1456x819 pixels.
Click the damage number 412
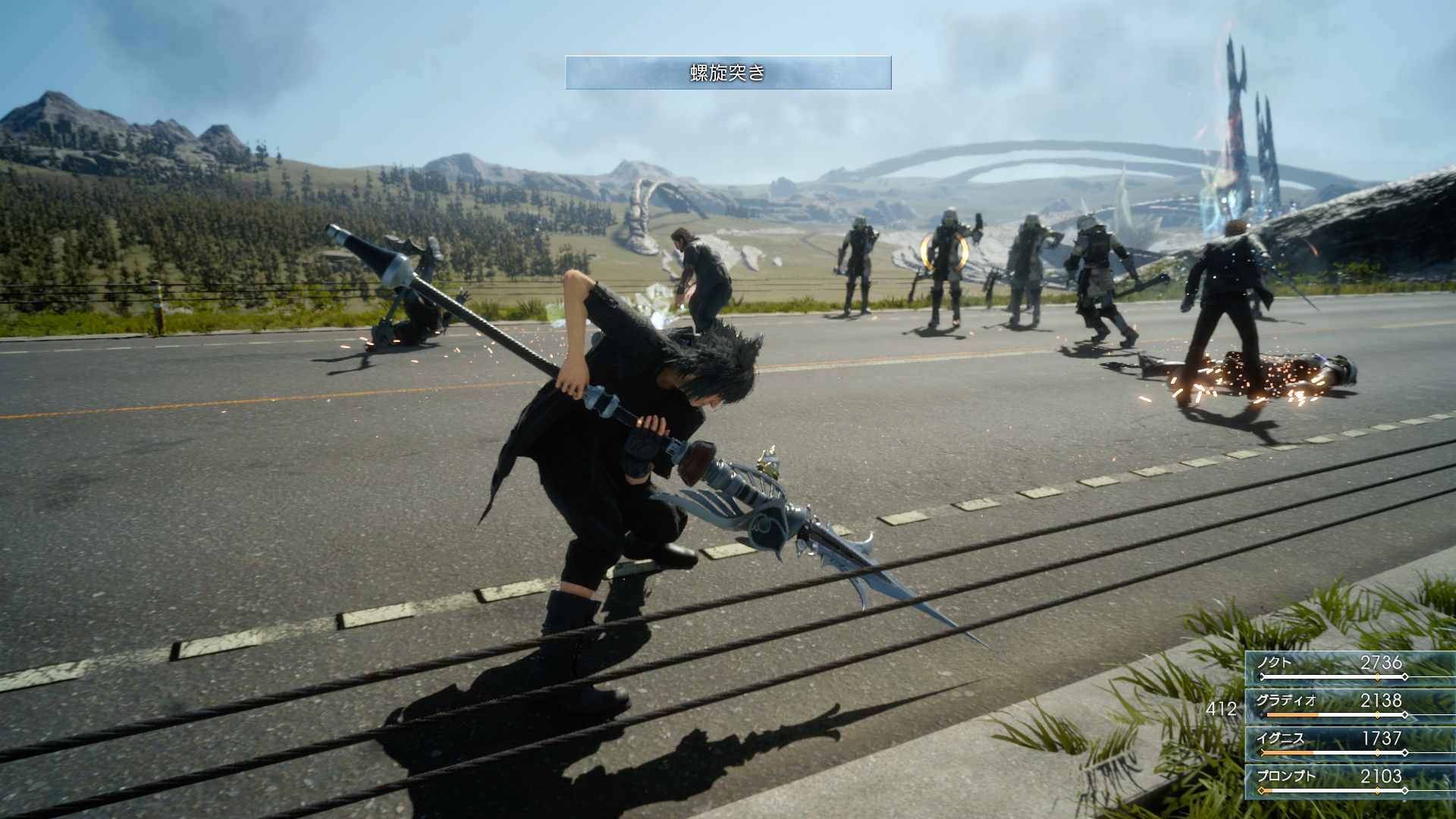pos(1223,708)
